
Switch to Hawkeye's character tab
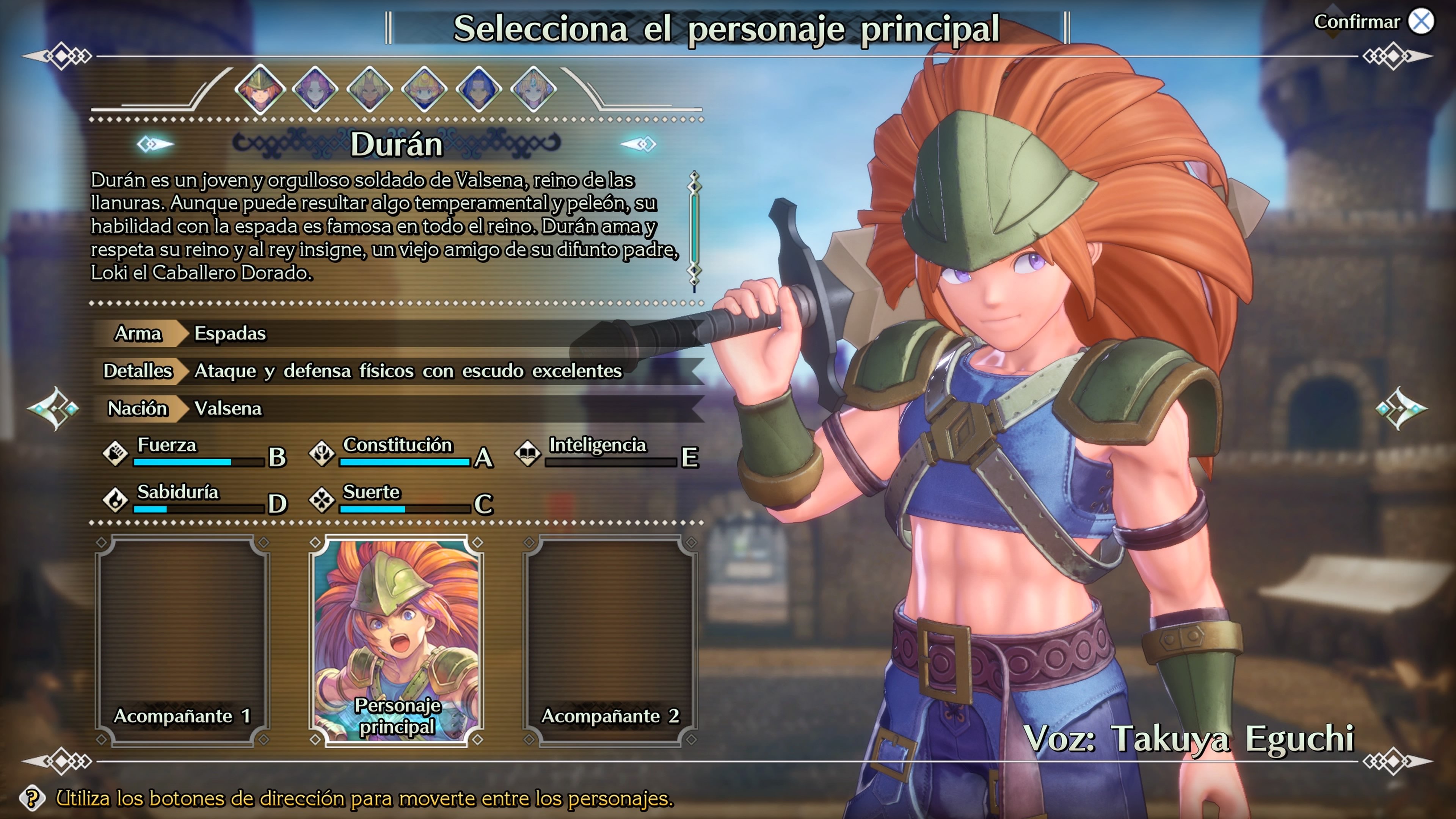[478, 91]
